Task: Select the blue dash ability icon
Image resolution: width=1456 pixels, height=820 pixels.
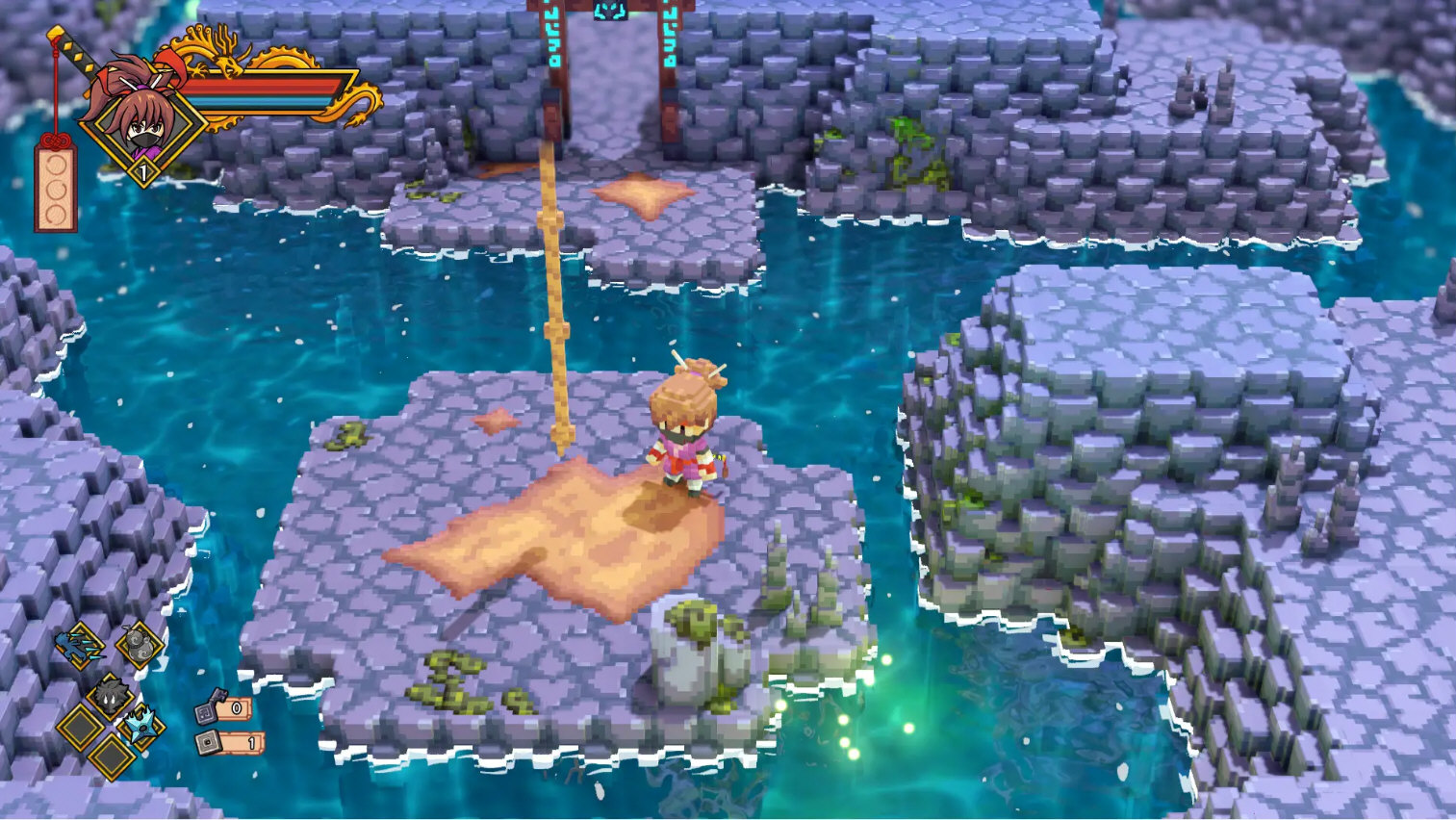Action: [x=79, y=643]
